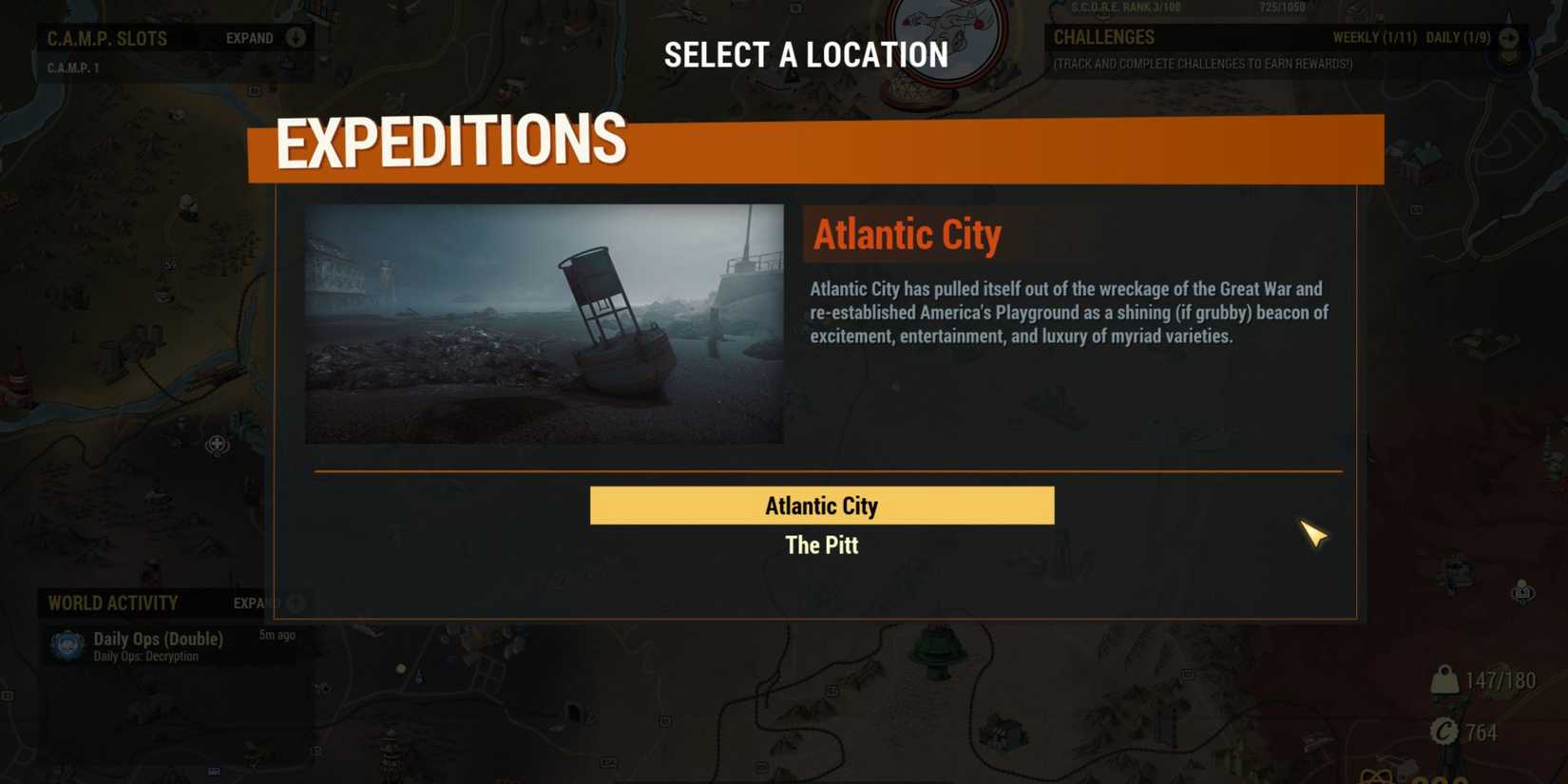Click the Nuka-World wheel emblem at top center
The height and width of the screenshot is (784, 1568).
tap(947, 36)
